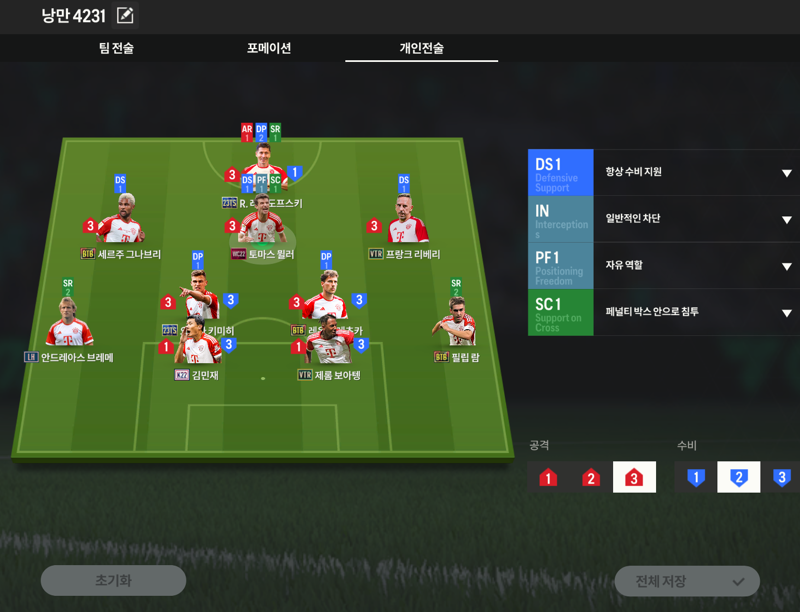The width and height of the screenshot is (800, 612).
Task: Set 공격 level to 2
Action: 591,478
